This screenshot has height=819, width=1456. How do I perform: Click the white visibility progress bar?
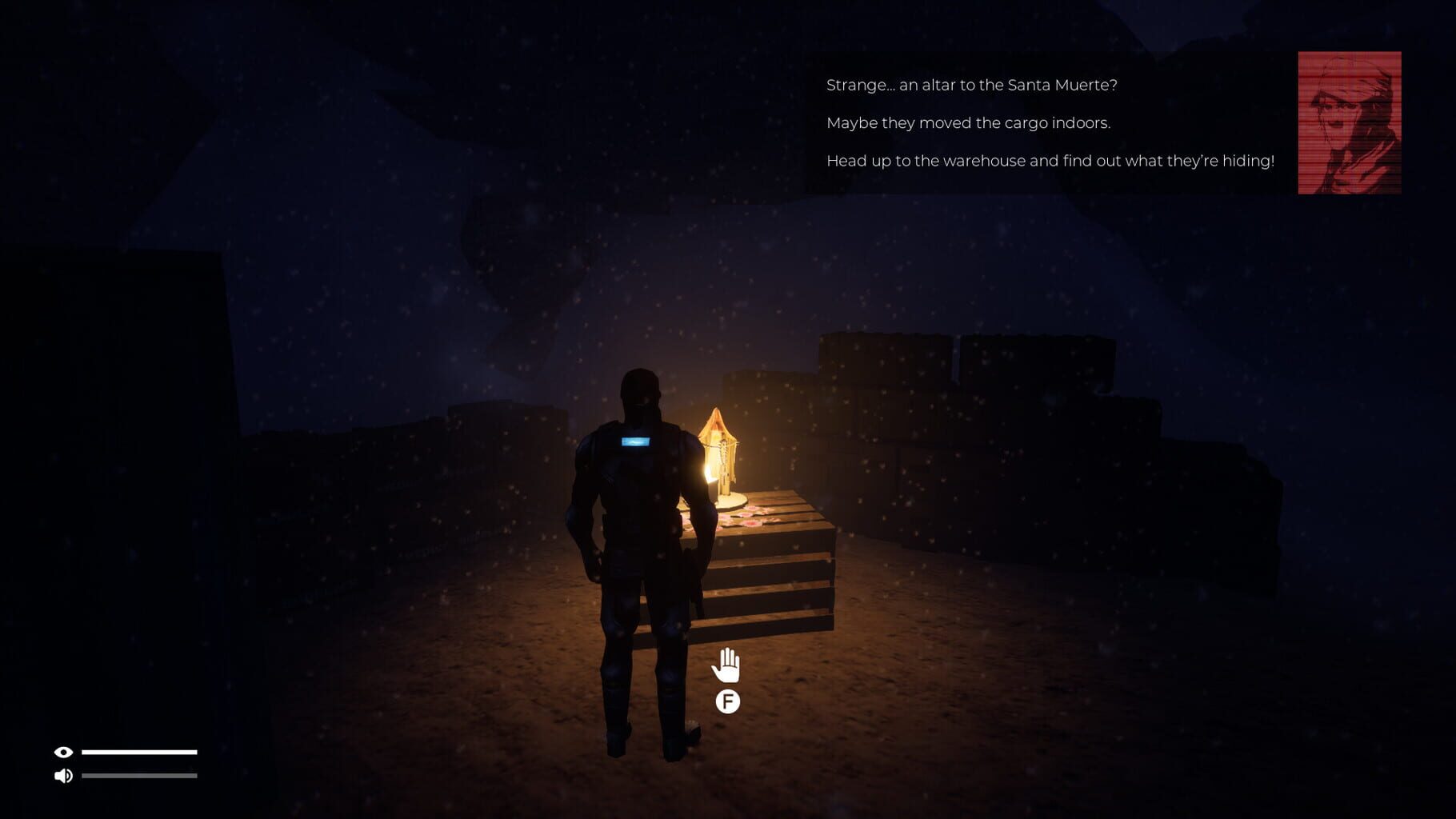(142, 751)
